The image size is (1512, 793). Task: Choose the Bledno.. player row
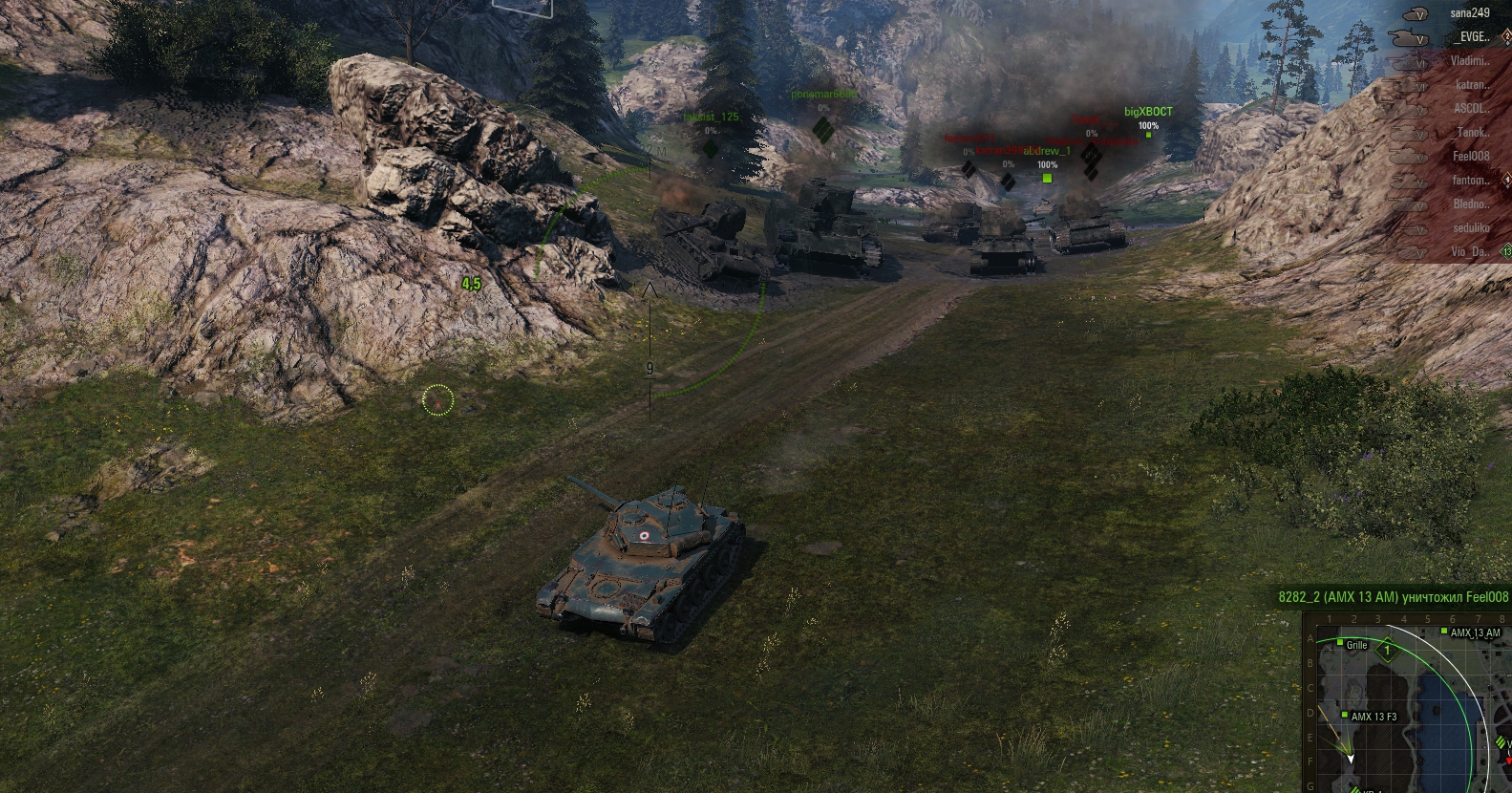[x=1471, y=204]
